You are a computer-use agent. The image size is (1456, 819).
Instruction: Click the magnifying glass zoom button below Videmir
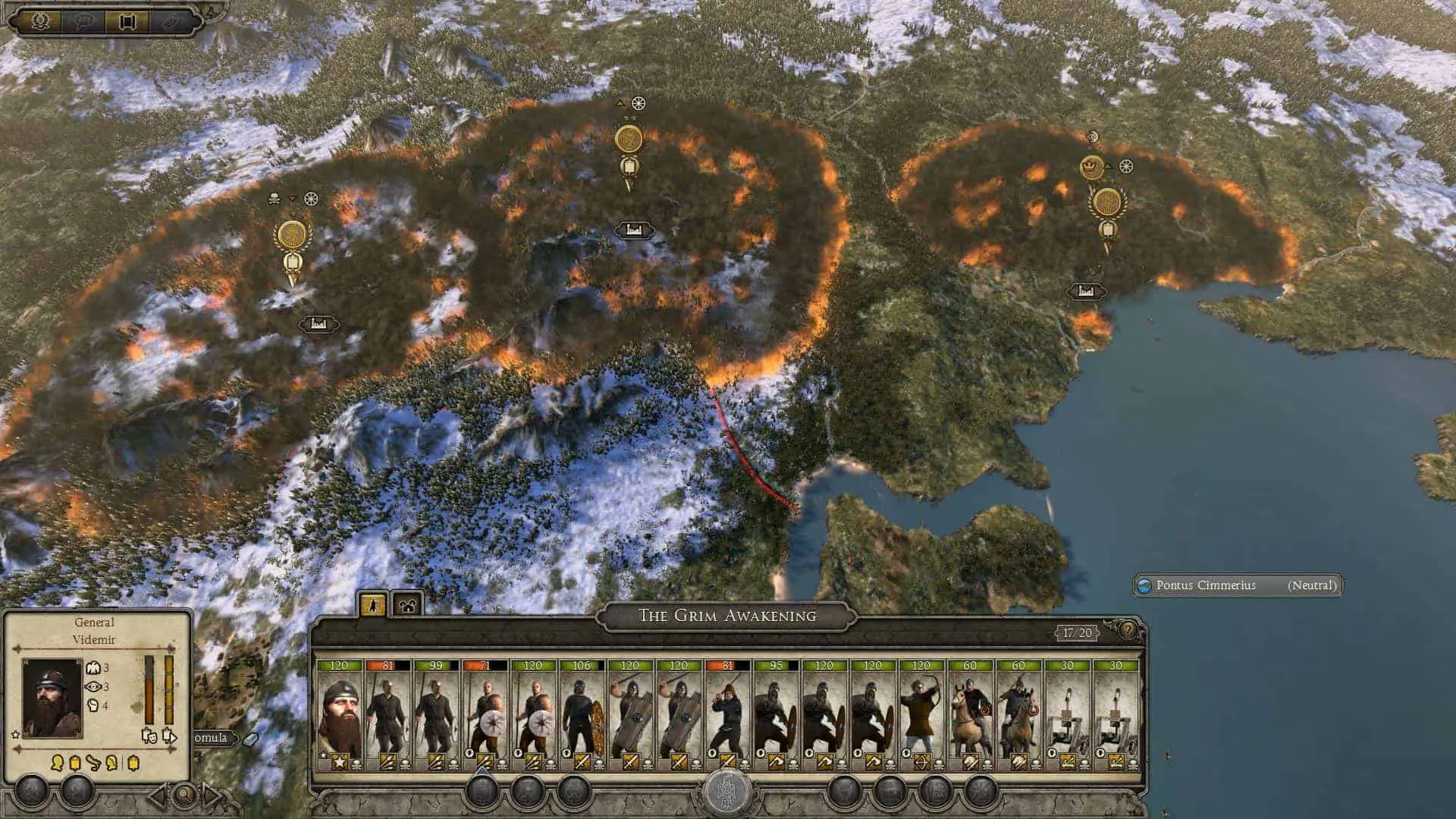coord(183,795)
